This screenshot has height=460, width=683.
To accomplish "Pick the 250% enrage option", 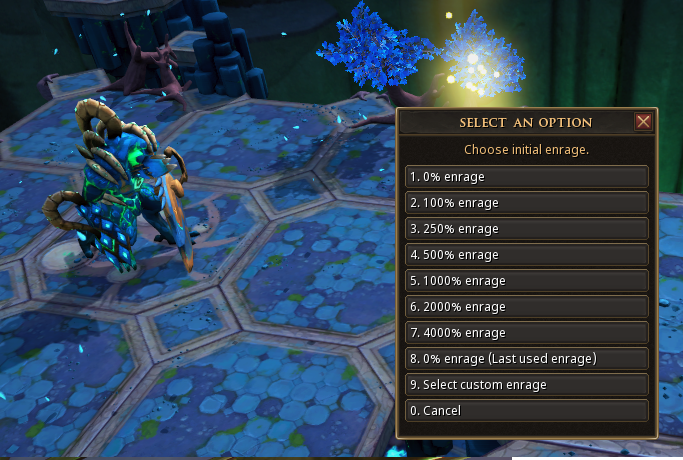I will [527, 229].
